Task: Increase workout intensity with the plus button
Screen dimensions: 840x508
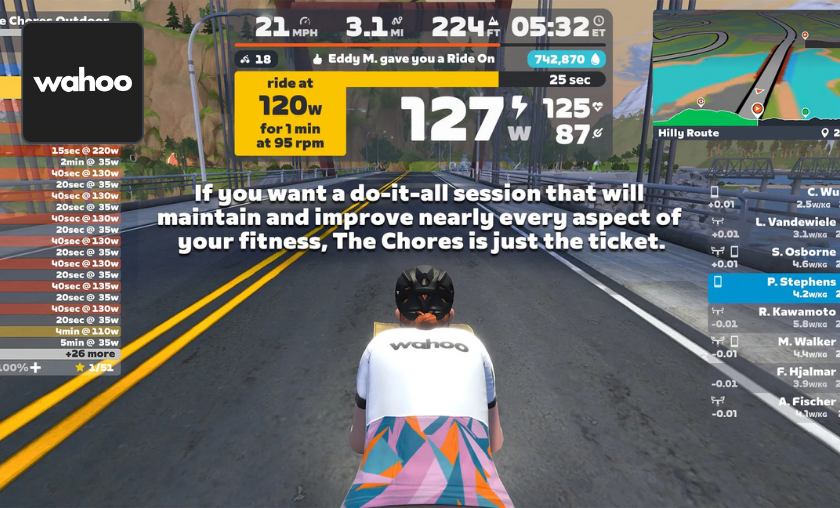Action: [x=36, y=368]
